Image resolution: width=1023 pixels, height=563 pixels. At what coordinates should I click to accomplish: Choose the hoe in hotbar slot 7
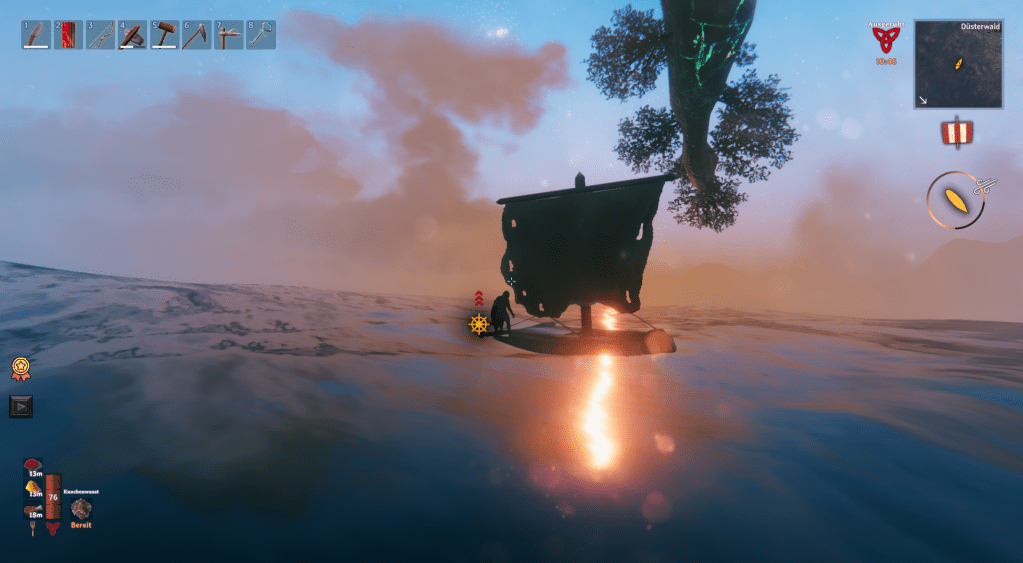(x=229, y=35)
